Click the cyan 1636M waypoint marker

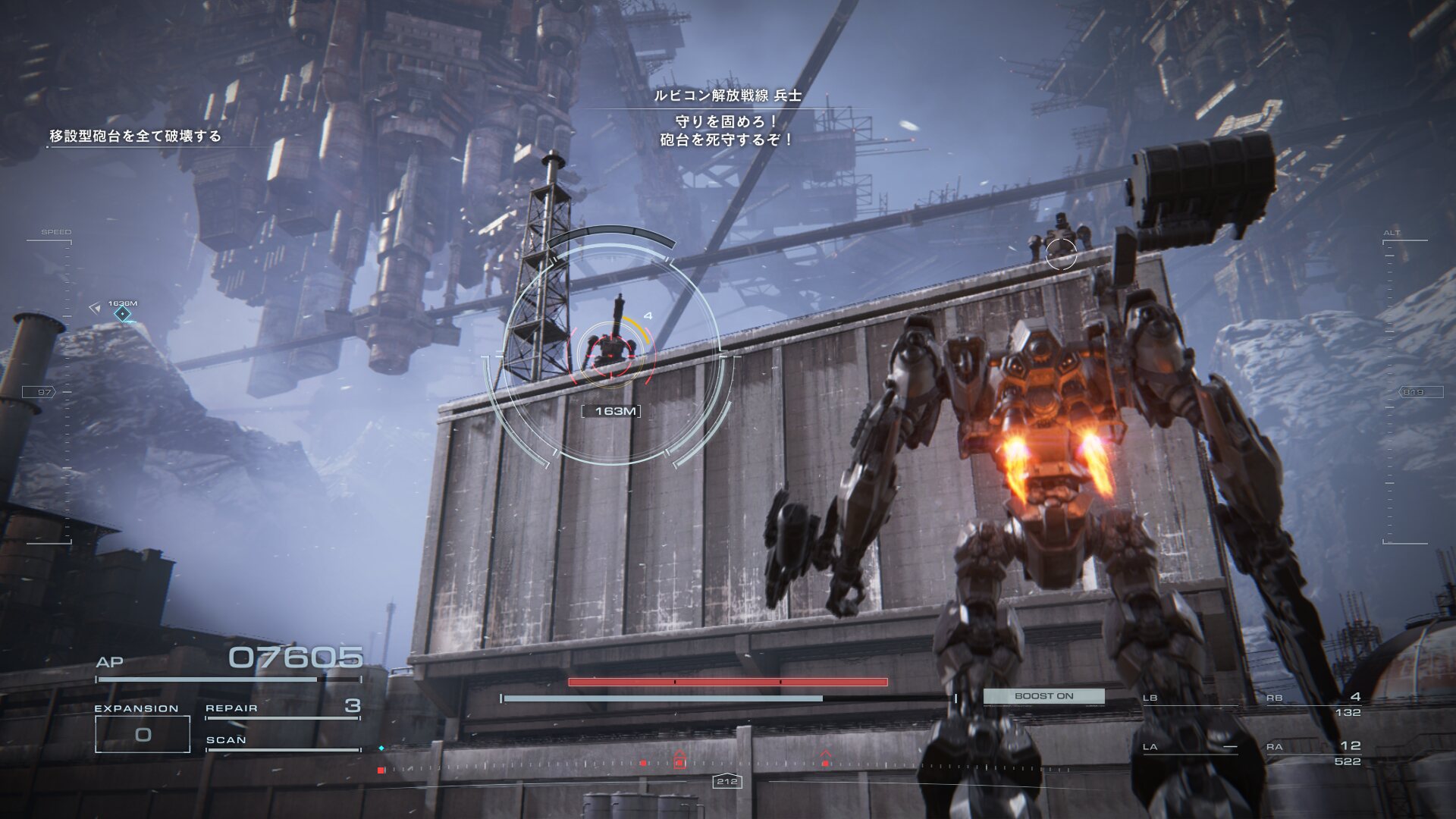[122, 313]
